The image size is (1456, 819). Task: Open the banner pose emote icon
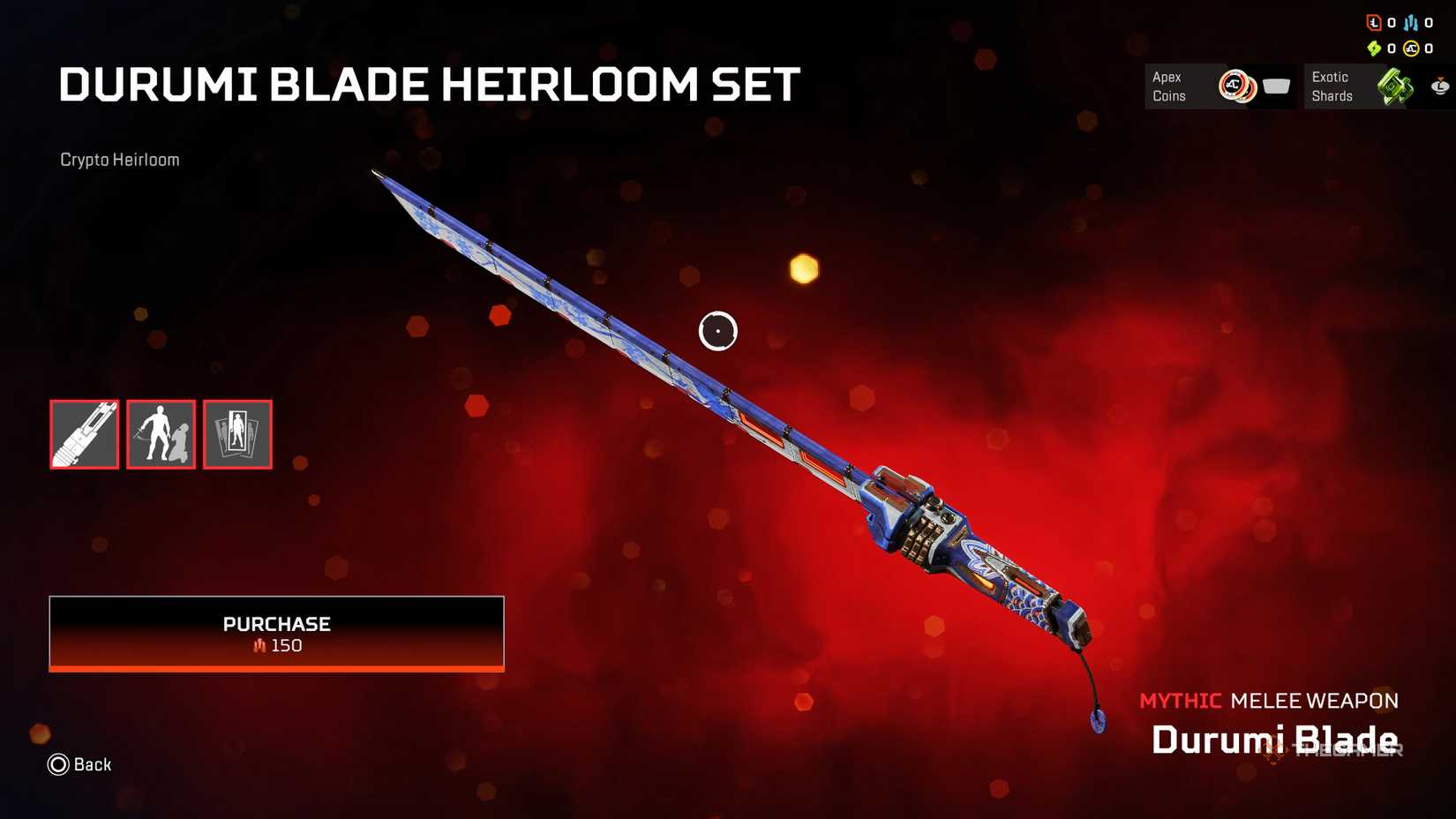[x=161, y=434]
